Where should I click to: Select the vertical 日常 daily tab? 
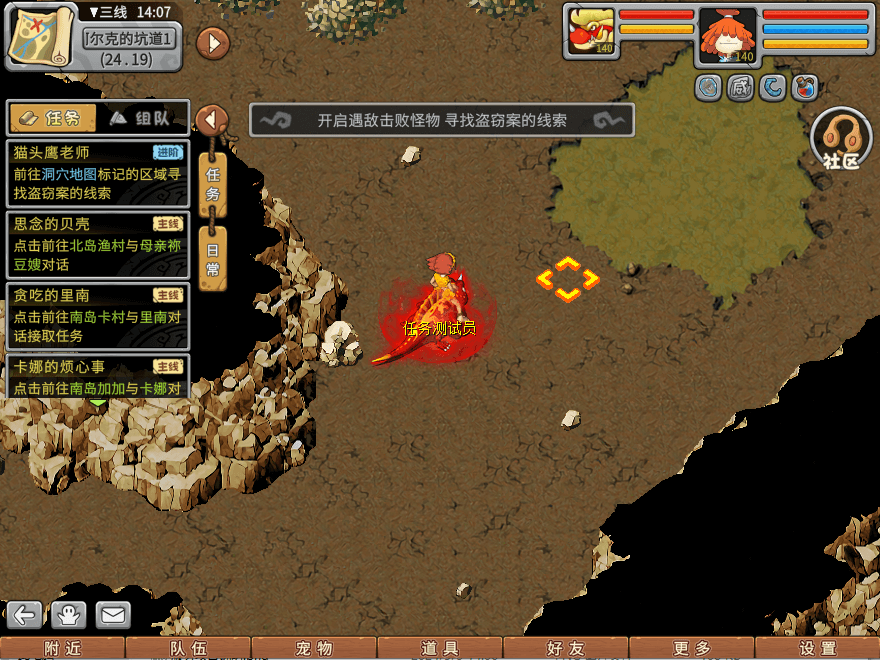pyautogui.click(x=212, y=258)
